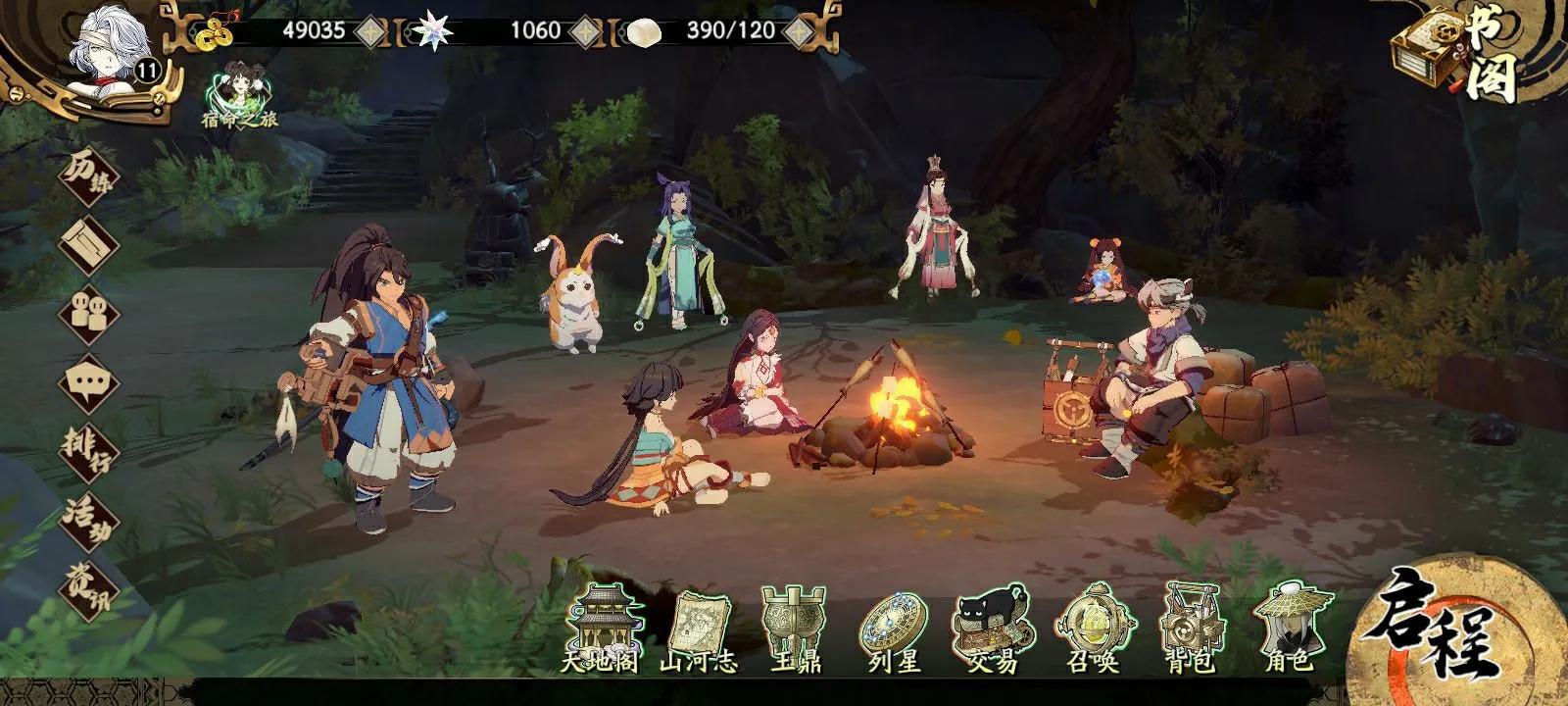
Task: Refill stamina using the plus button beside 390/120
Action: [x=800, y=31]
